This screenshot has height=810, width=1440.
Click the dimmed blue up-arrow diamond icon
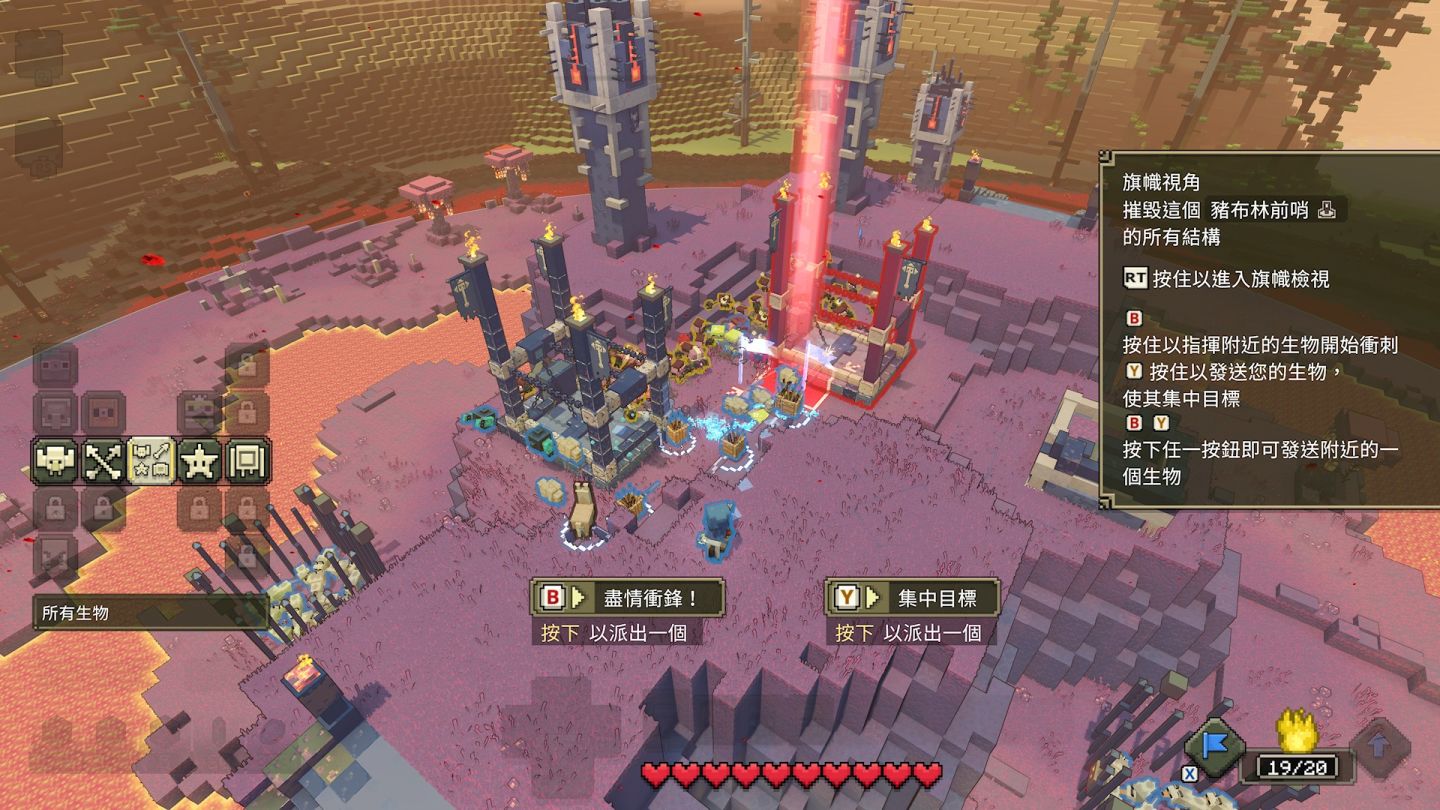[x=1380, y=747]
